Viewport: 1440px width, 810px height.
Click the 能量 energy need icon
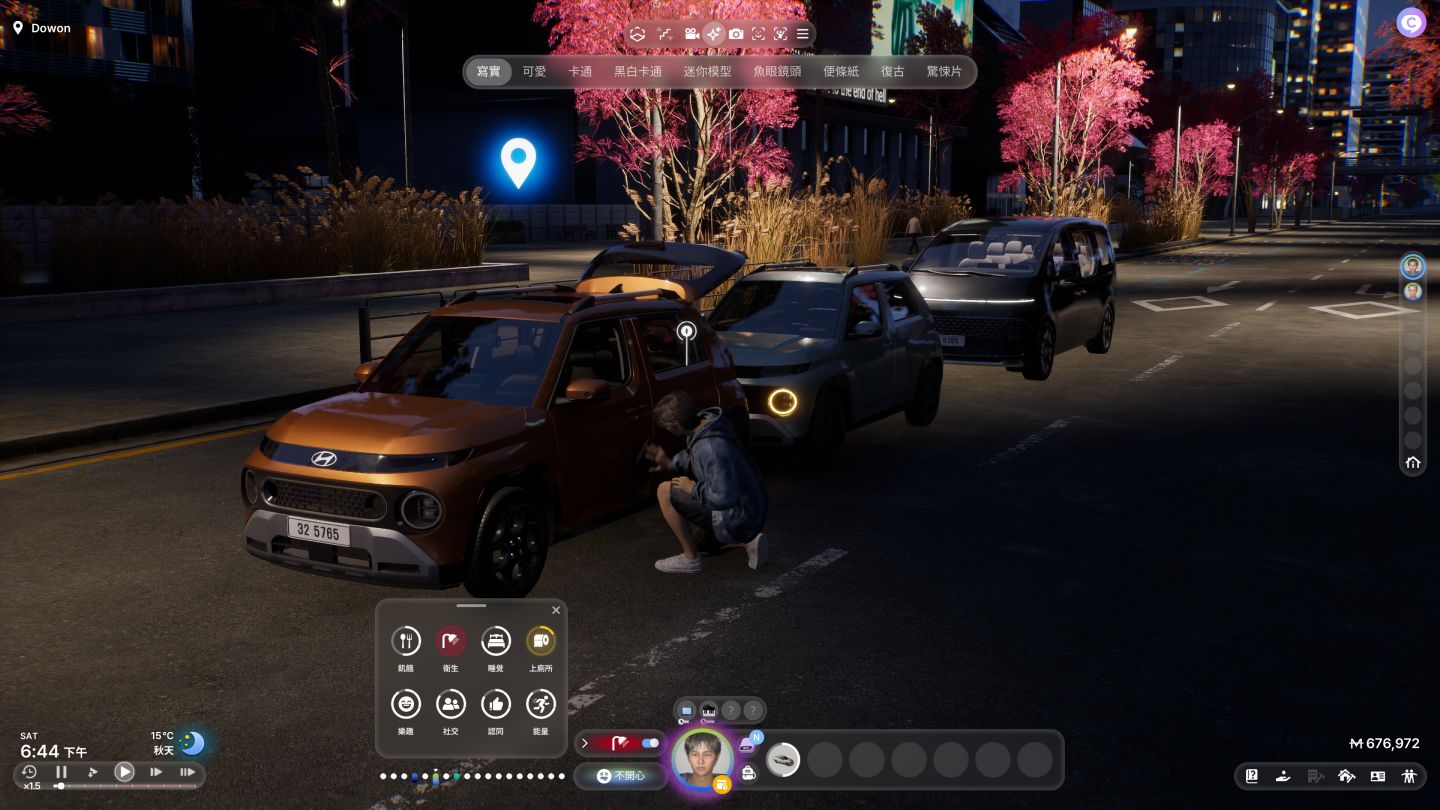pos(540,704)
